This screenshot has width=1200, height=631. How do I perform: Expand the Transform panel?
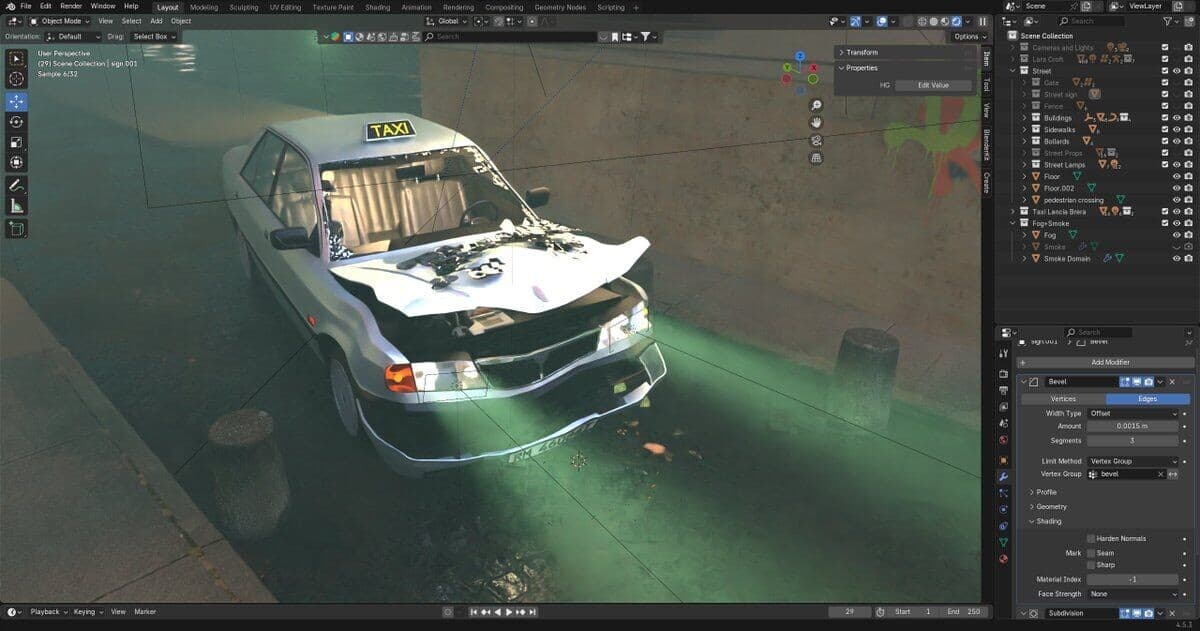pyautogui.click(x=861, y=52)
